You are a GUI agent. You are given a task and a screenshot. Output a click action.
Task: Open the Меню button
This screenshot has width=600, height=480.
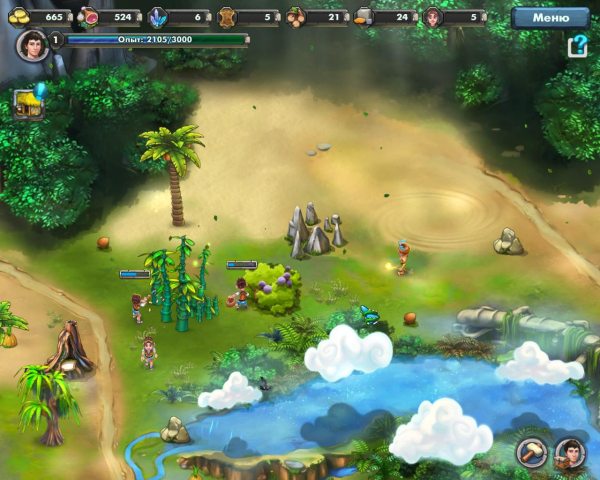[x=550, y=17]
